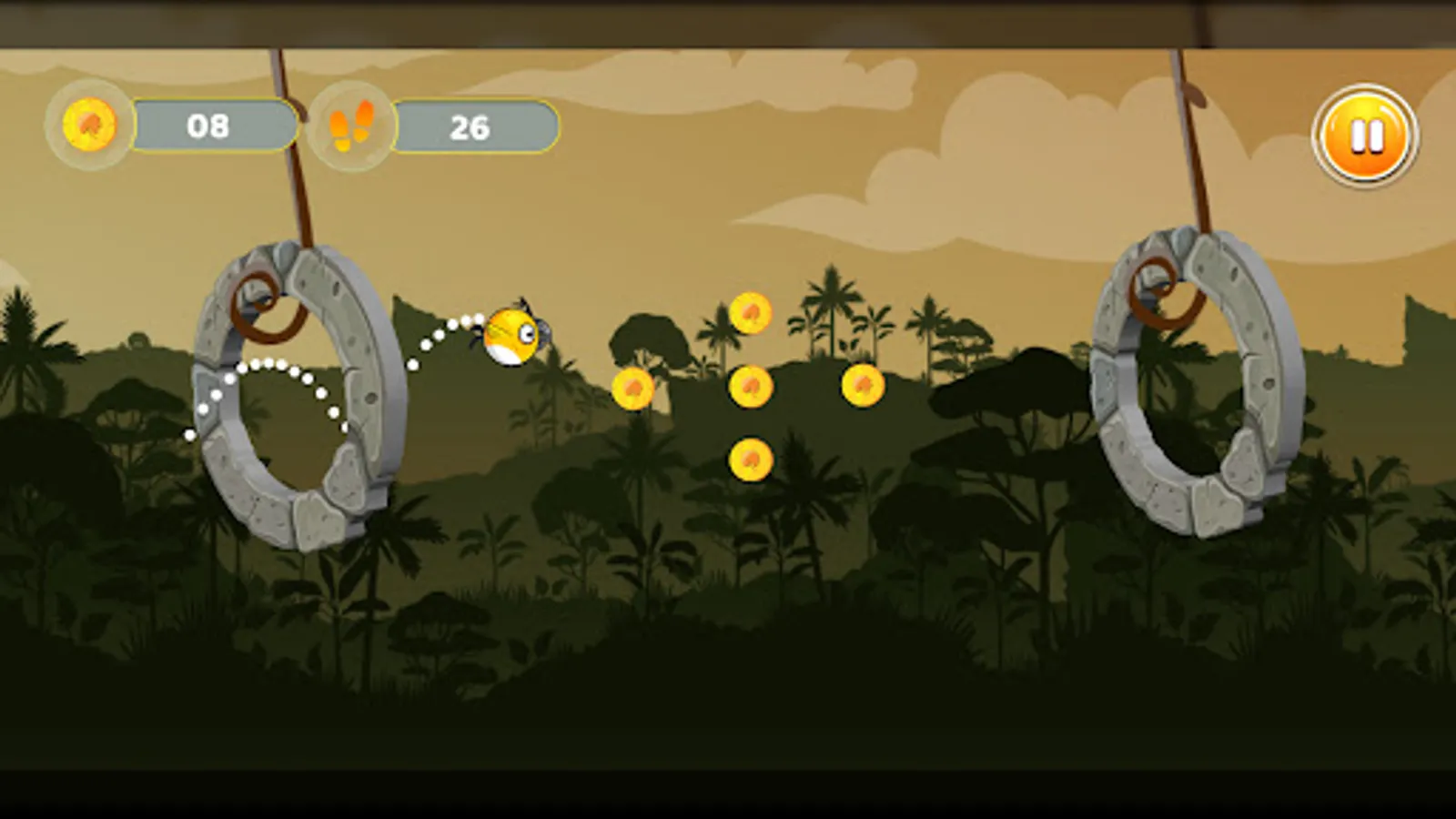Image resolution: width=1456 pixels, height=819 pixels.
Task: Collect the bottom coin of the diamond formation
Action: pos(749,459)
